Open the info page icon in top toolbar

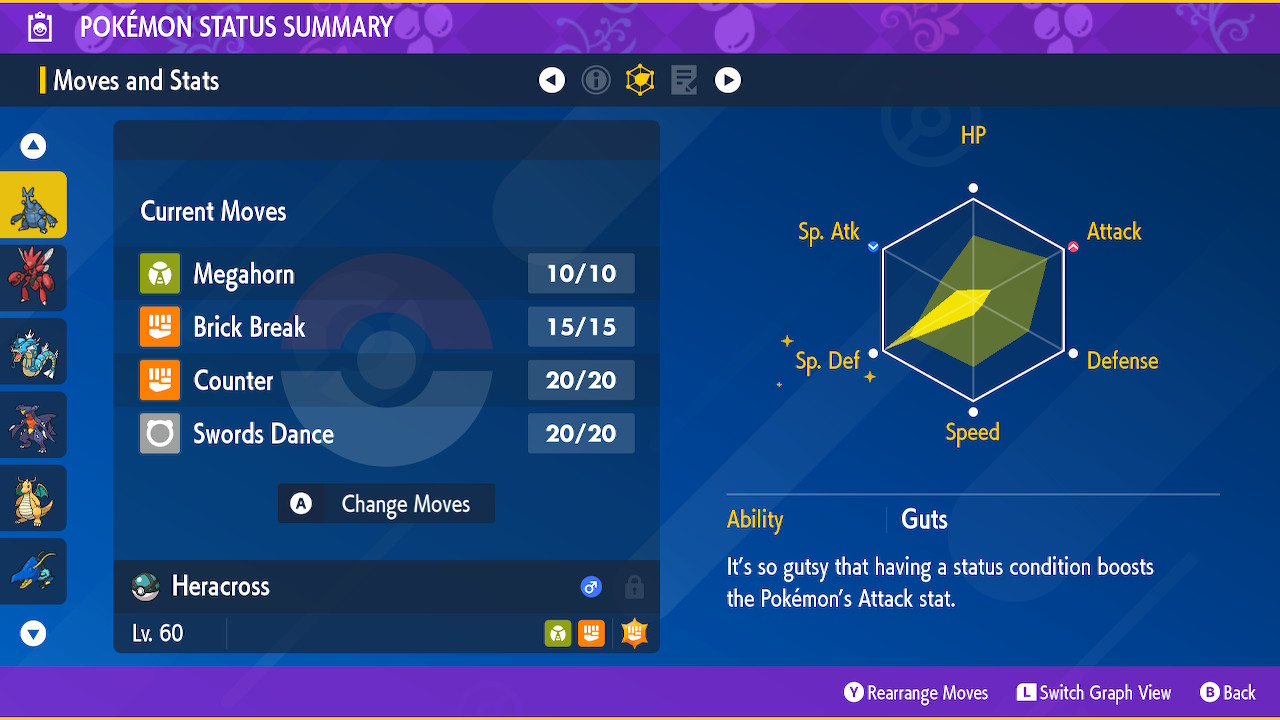(596, 80)
